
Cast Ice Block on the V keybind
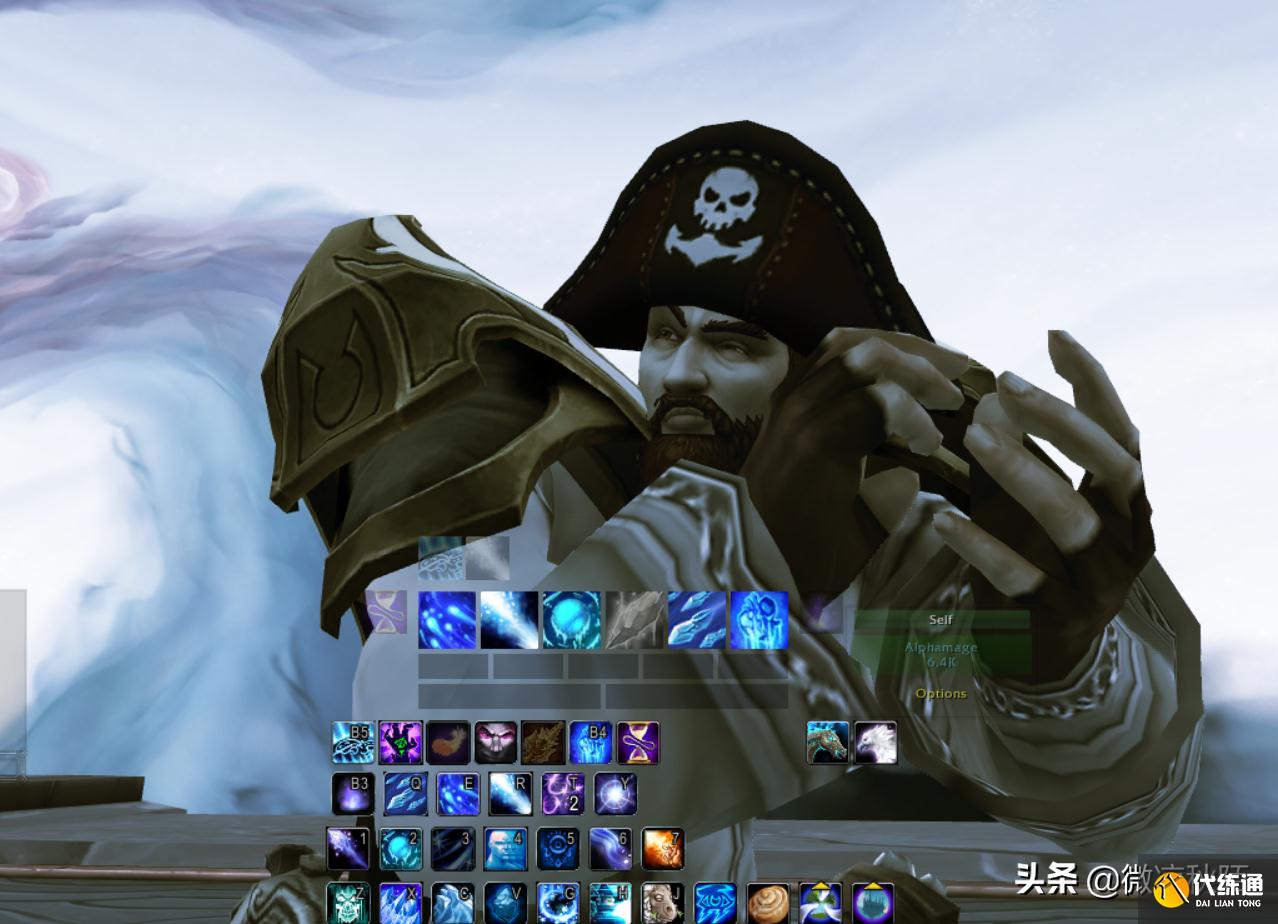pyautogui.click(x=505, y=903)
